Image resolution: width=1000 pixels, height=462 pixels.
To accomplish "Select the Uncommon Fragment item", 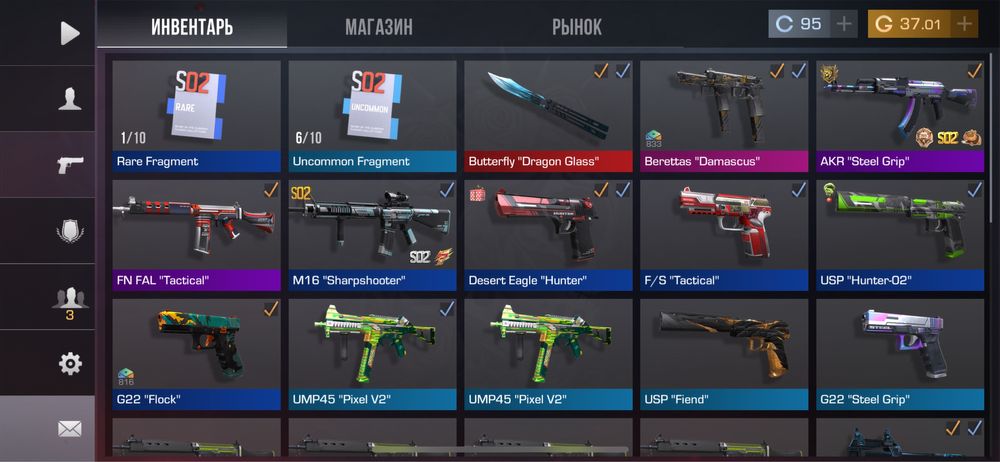I will [x=372, y=115].
